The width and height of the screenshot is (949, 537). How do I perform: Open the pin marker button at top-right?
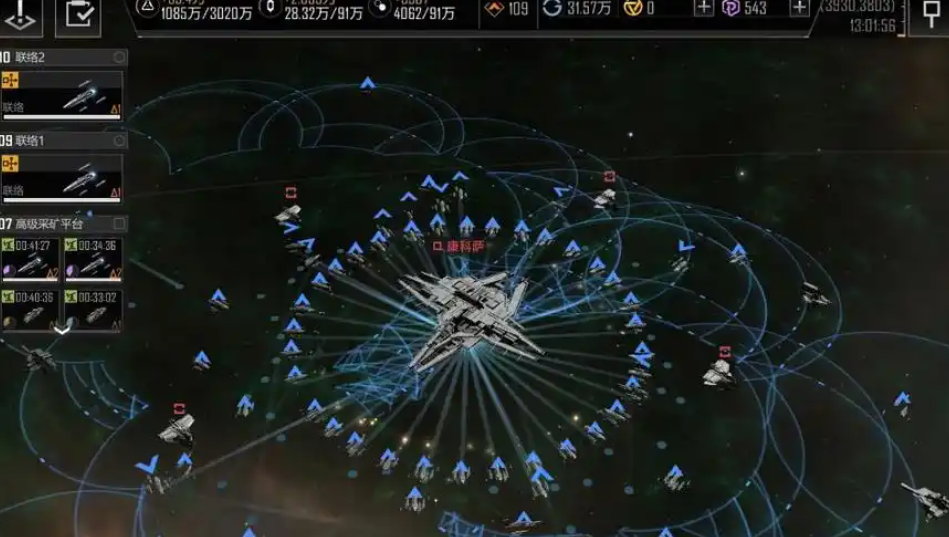930,14
